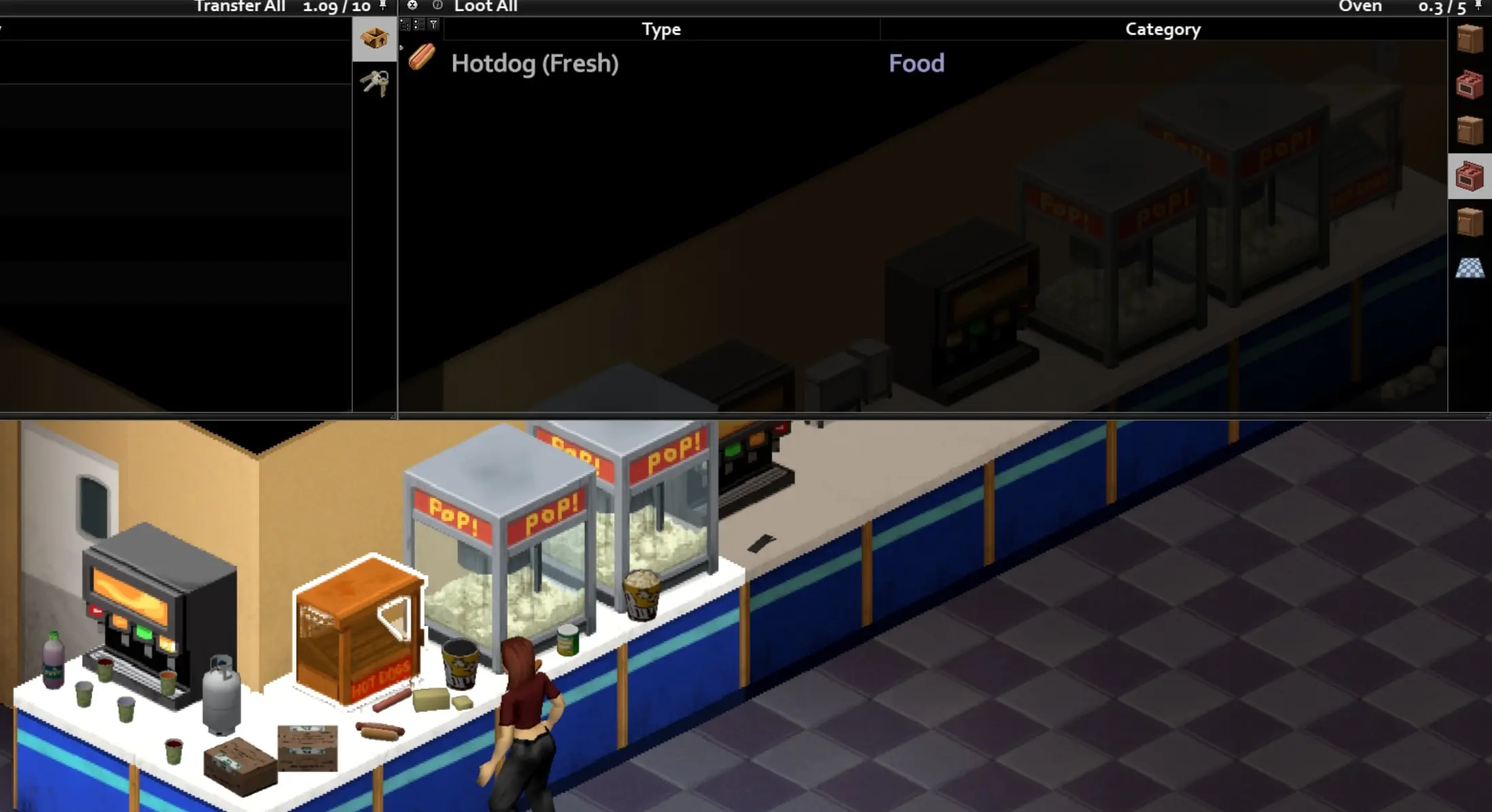Select the main inventory cardboard box icon

tap(374, 38)
